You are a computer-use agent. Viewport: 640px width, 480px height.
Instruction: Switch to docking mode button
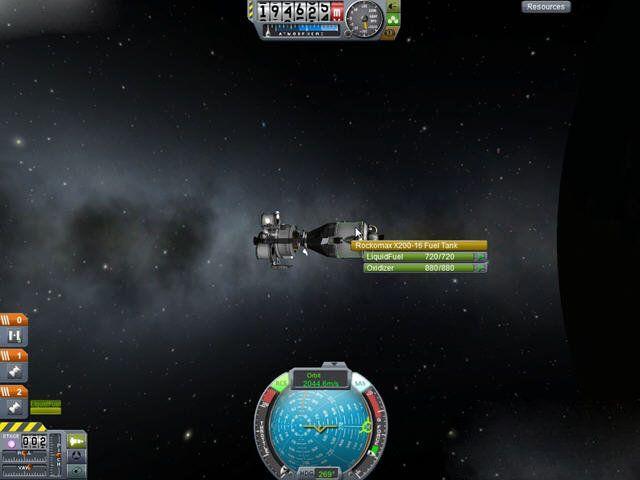pyautogui.click(x=77, y=455)
